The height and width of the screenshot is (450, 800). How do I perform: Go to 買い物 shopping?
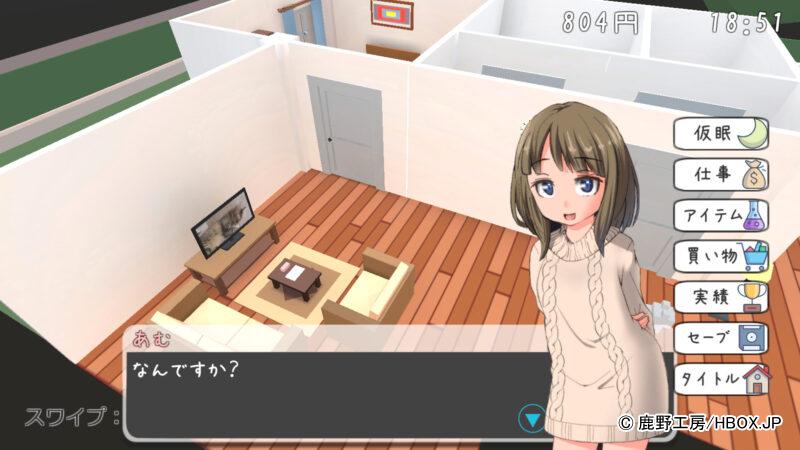click(722, 257)
